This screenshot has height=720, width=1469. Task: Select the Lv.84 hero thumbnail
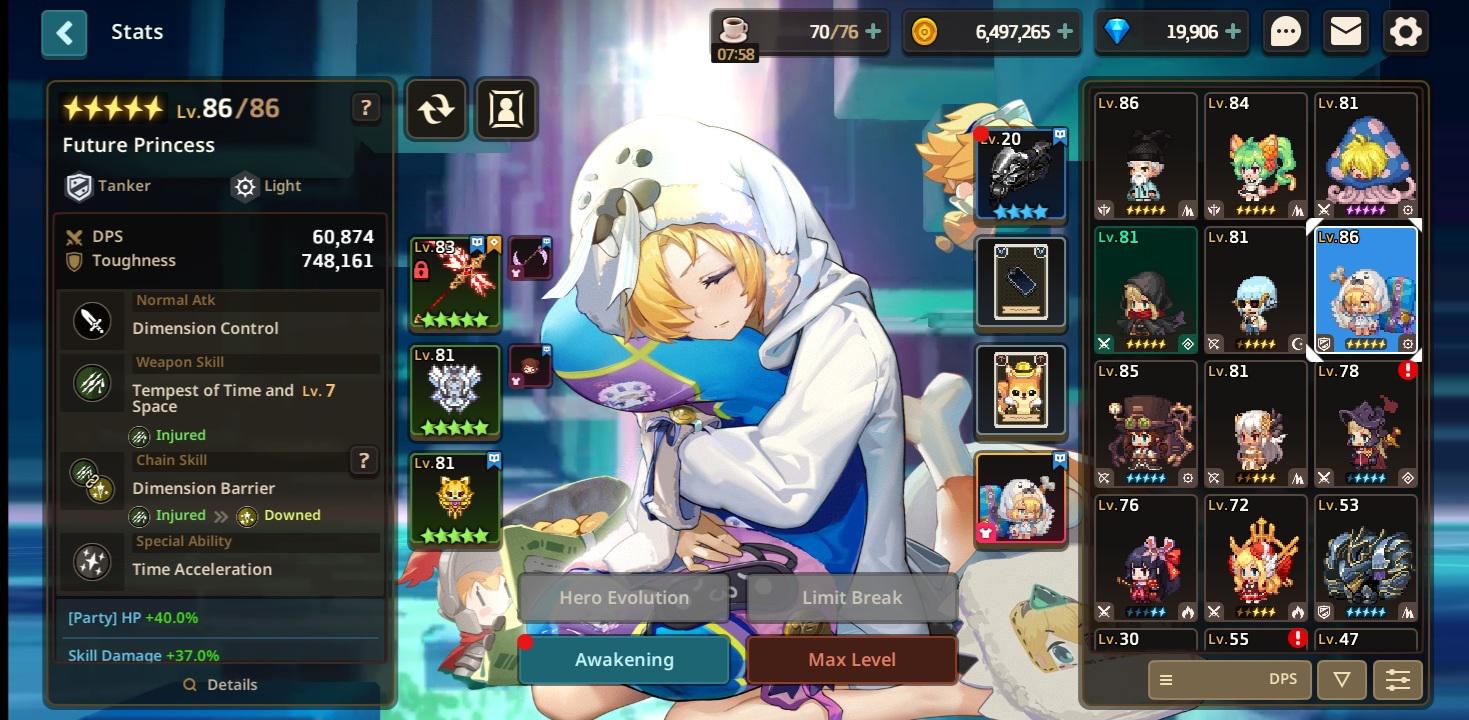[1255, 155]
